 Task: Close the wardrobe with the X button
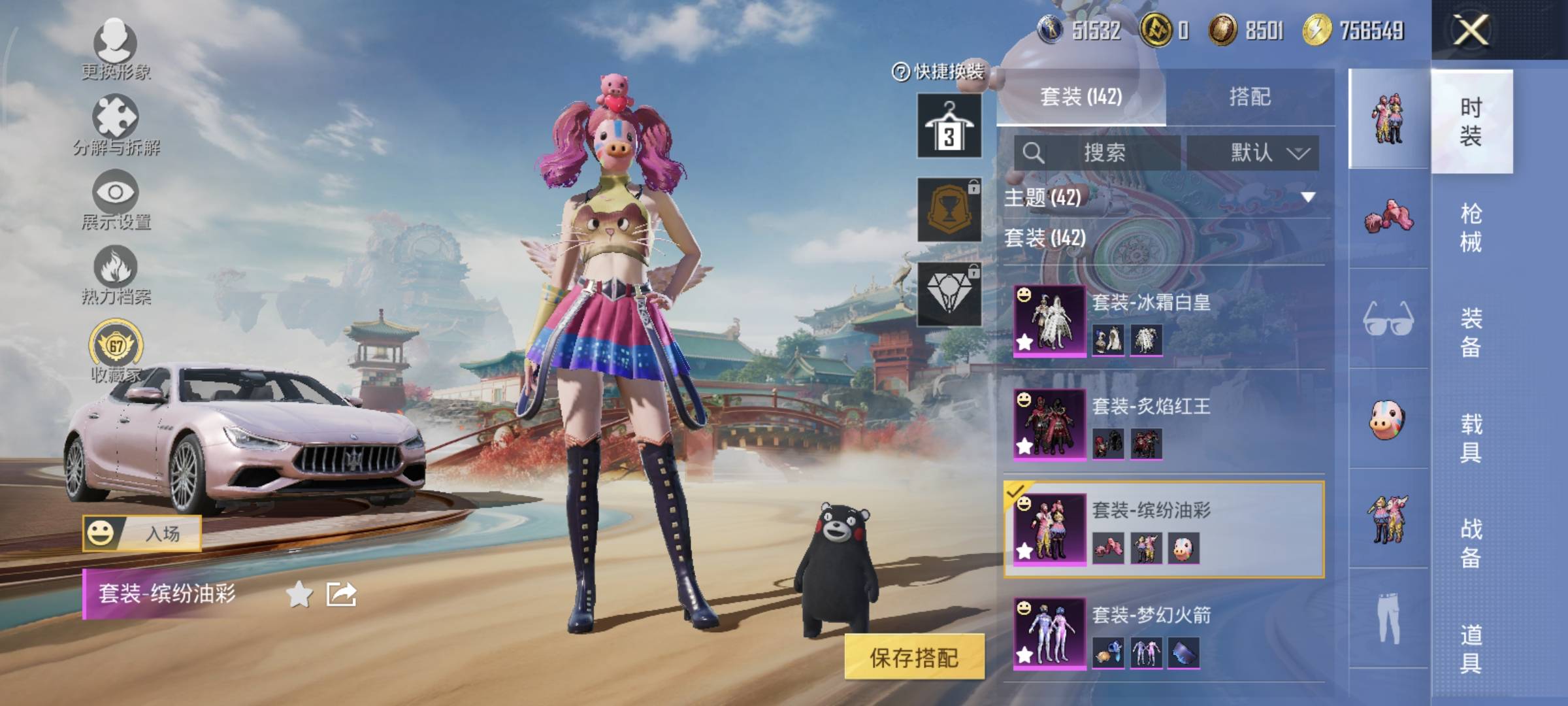[1470, 30]
